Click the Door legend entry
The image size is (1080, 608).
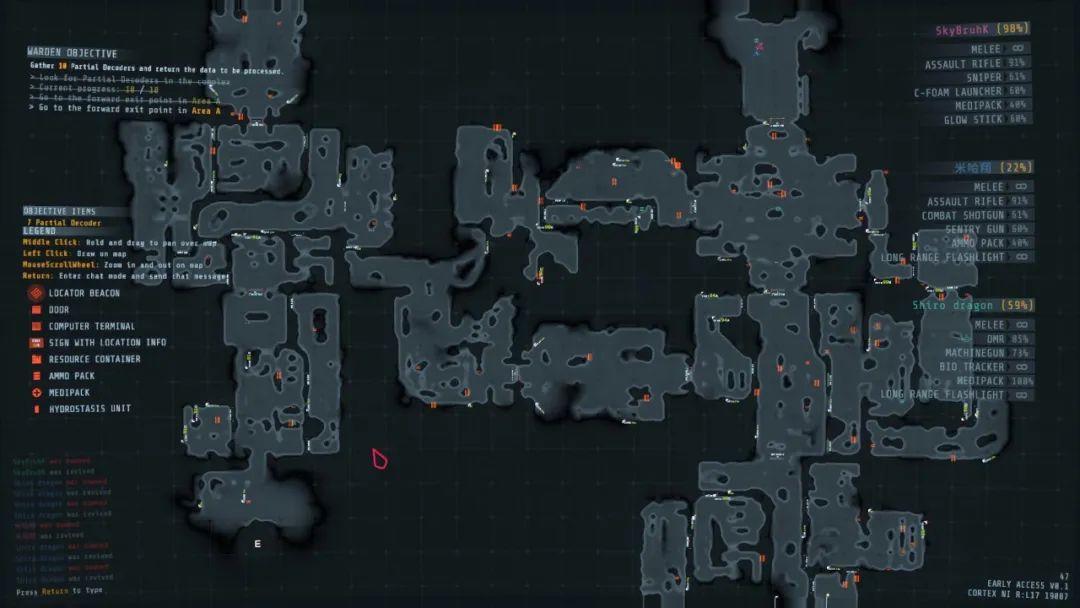click(59, 310)
